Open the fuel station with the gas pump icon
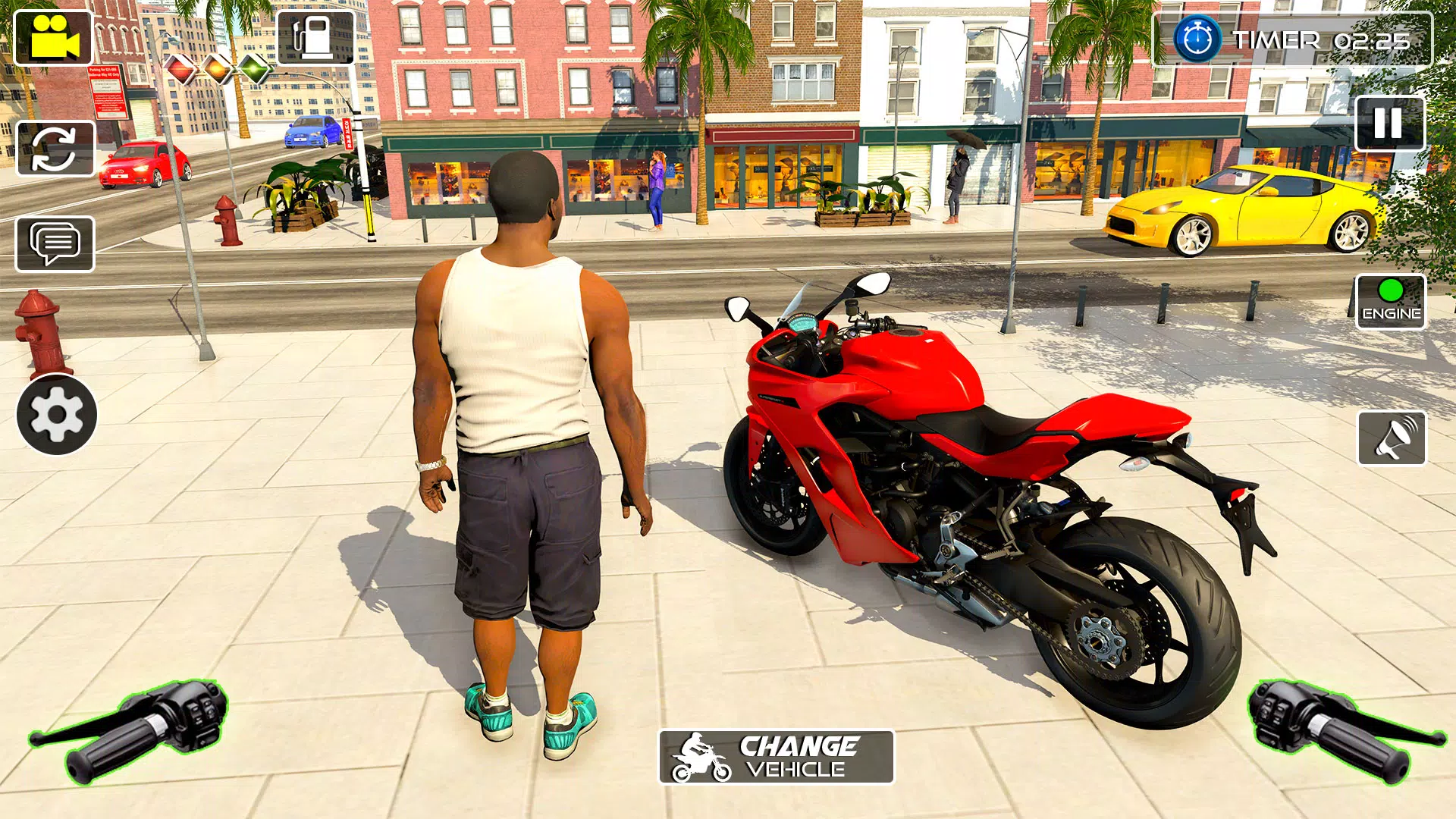The height and width of the screenshot is (819, 1456). coord(316,36)
